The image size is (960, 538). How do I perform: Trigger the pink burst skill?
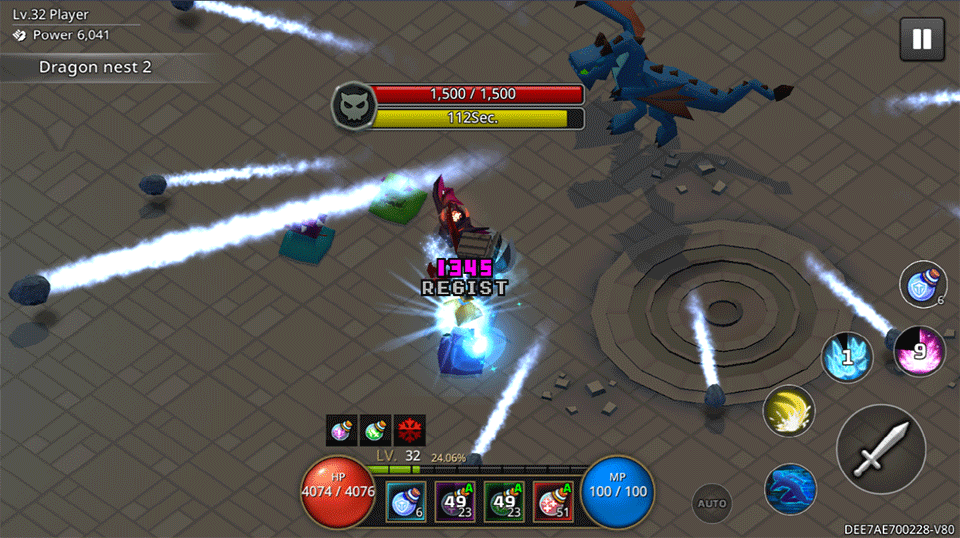click(x=919, y=351)
